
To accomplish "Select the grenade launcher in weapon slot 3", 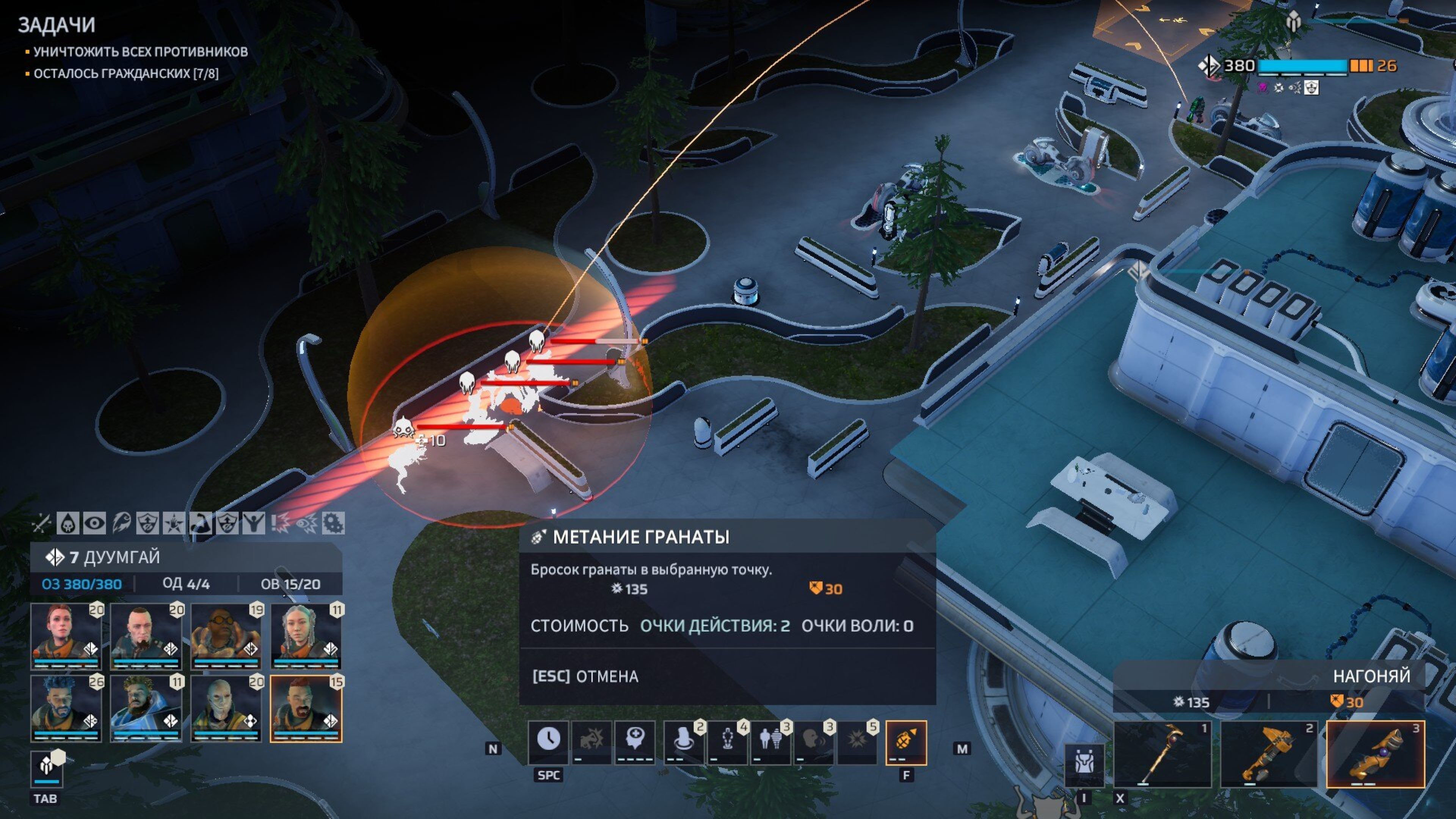I will click(1374, 753).
